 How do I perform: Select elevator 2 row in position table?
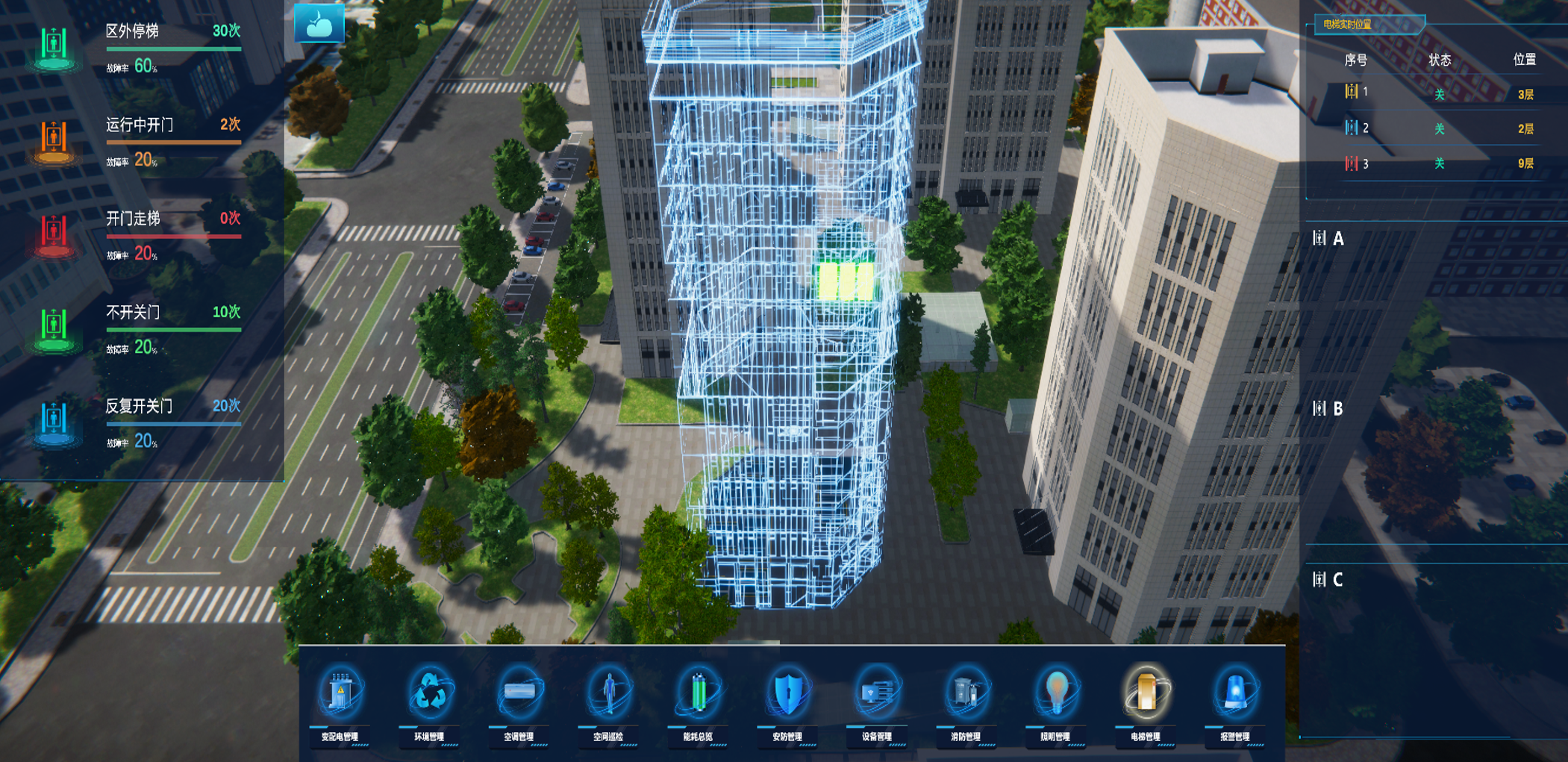[x=1438, y=128]
